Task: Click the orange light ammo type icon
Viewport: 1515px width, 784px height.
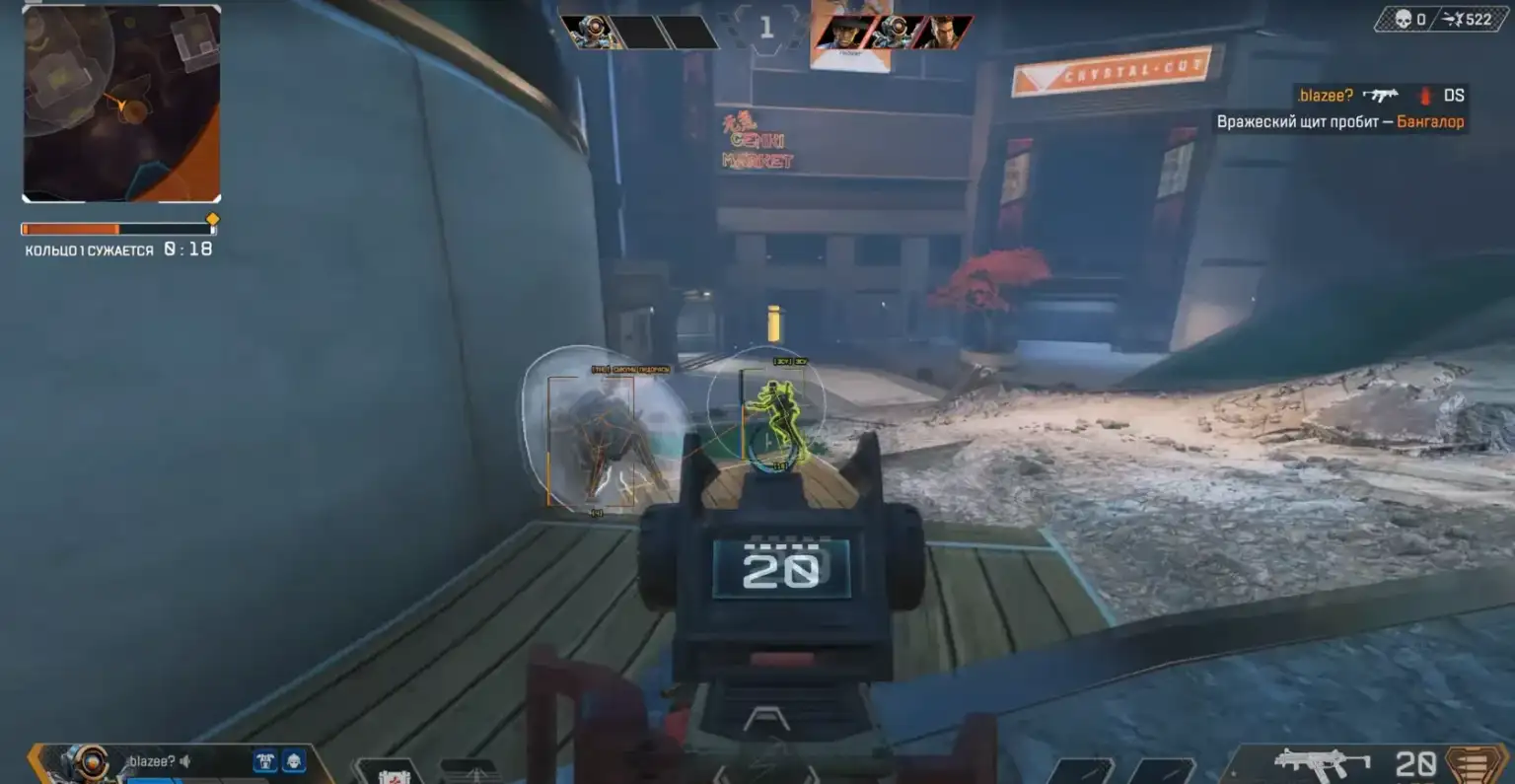Action: pyautogui.click(x=1473, y=764)
